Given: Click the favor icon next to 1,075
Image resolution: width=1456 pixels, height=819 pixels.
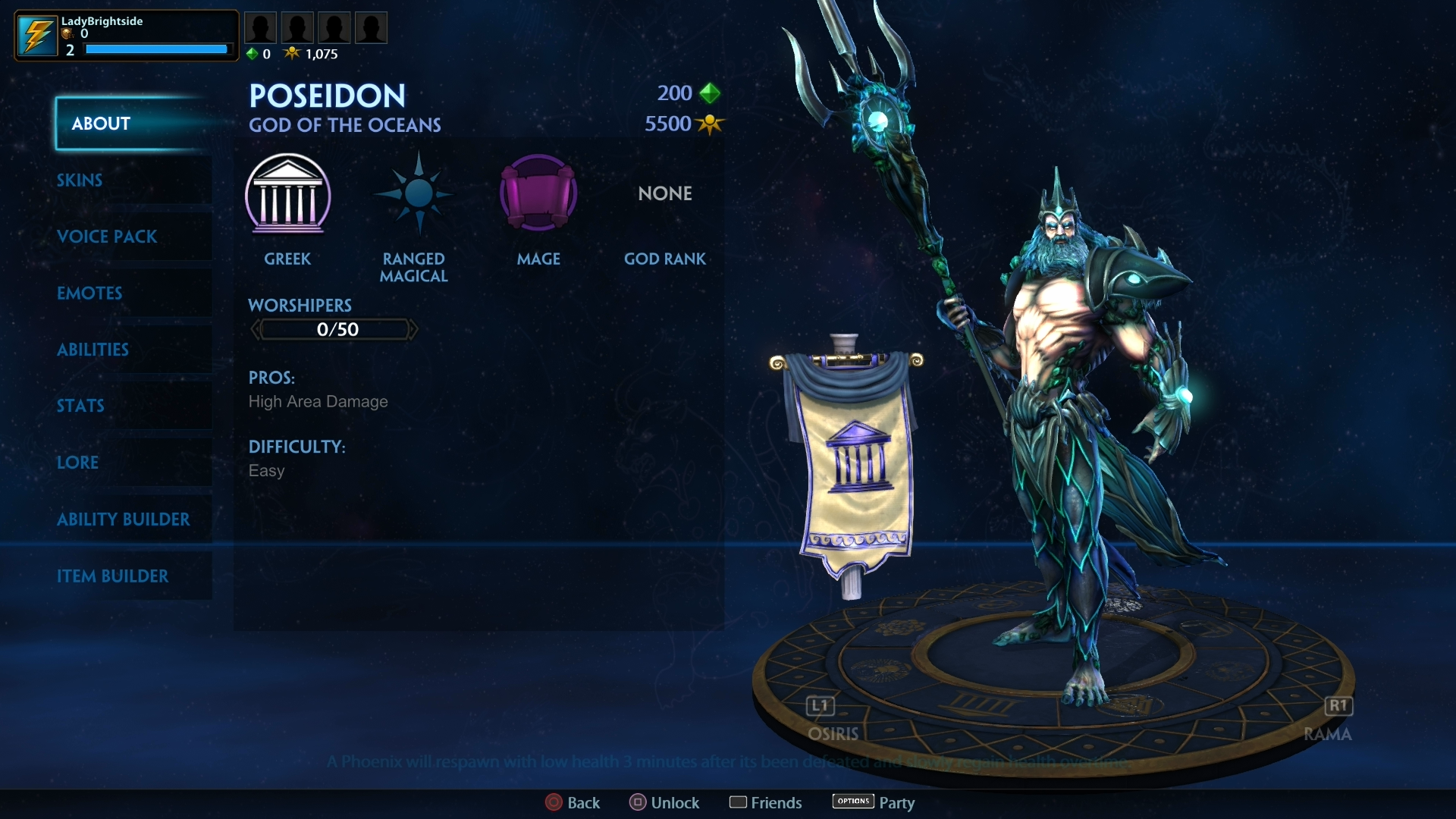Looking at the screenshot, I should pos(292,53).
